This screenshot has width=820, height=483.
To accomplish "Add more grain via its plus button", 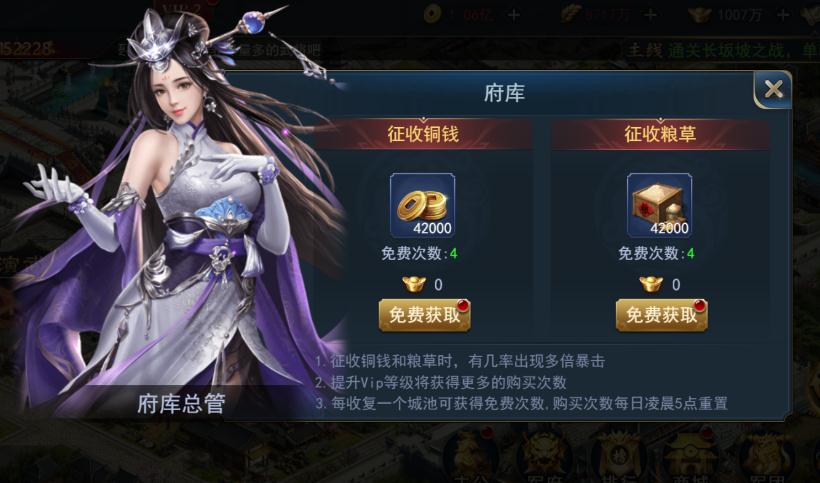I will click(x=650, y=15).
